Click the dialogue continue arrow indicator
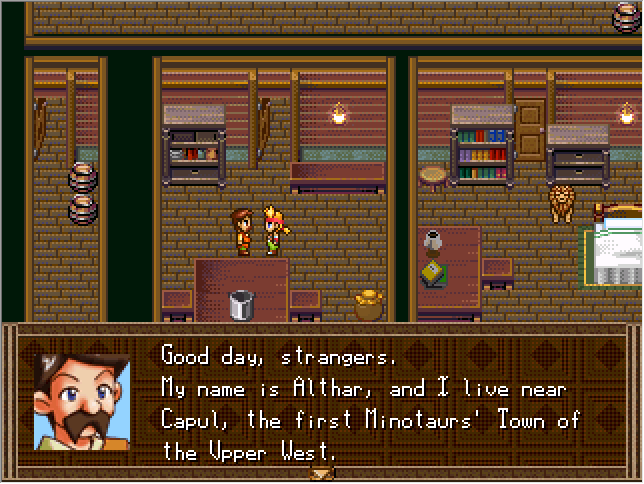 (x=322, y=473)
